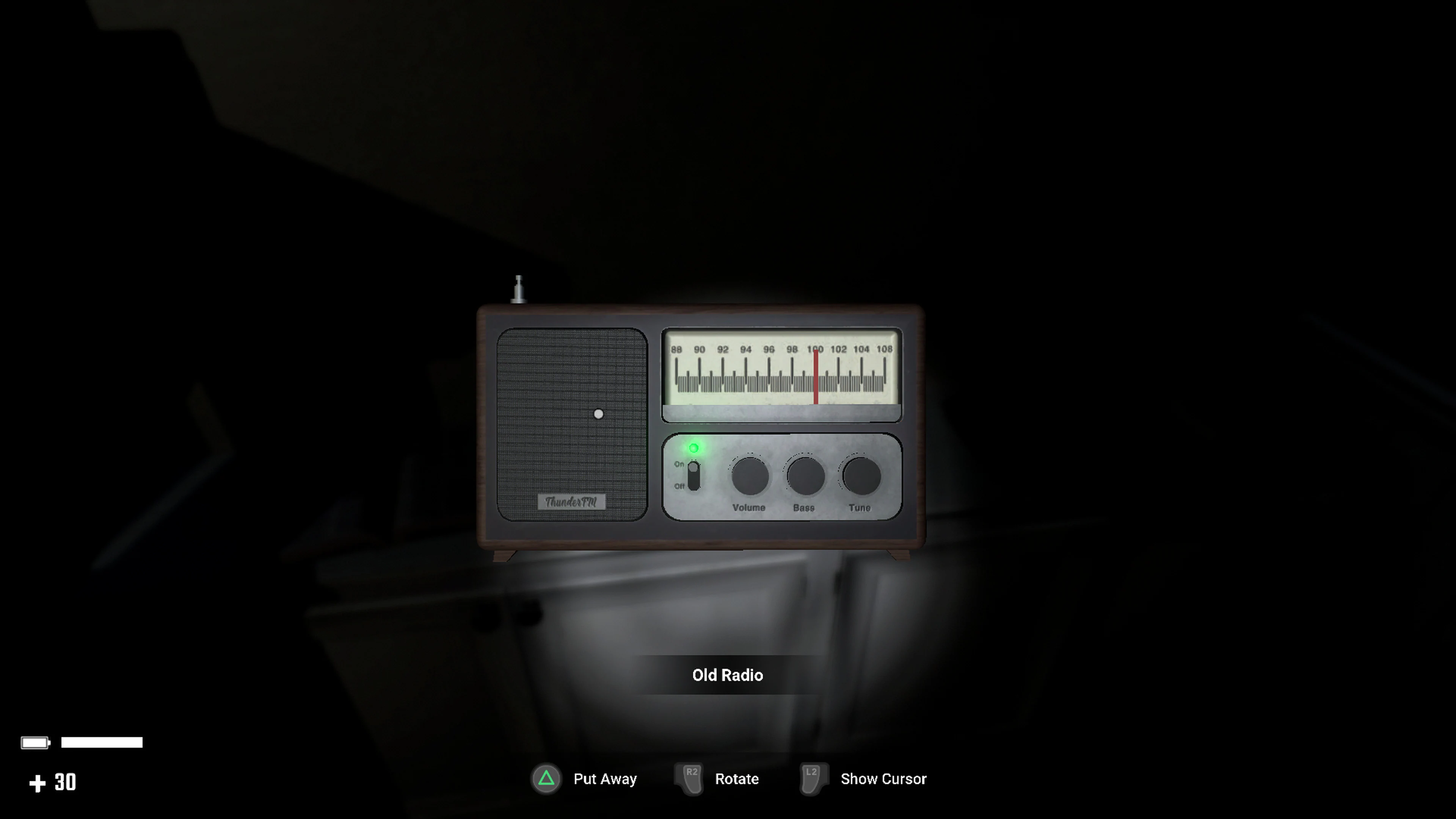1456x819 pixels.
Task: Click the L2 Show Cursor controller icon
Action: click(813, 778)
